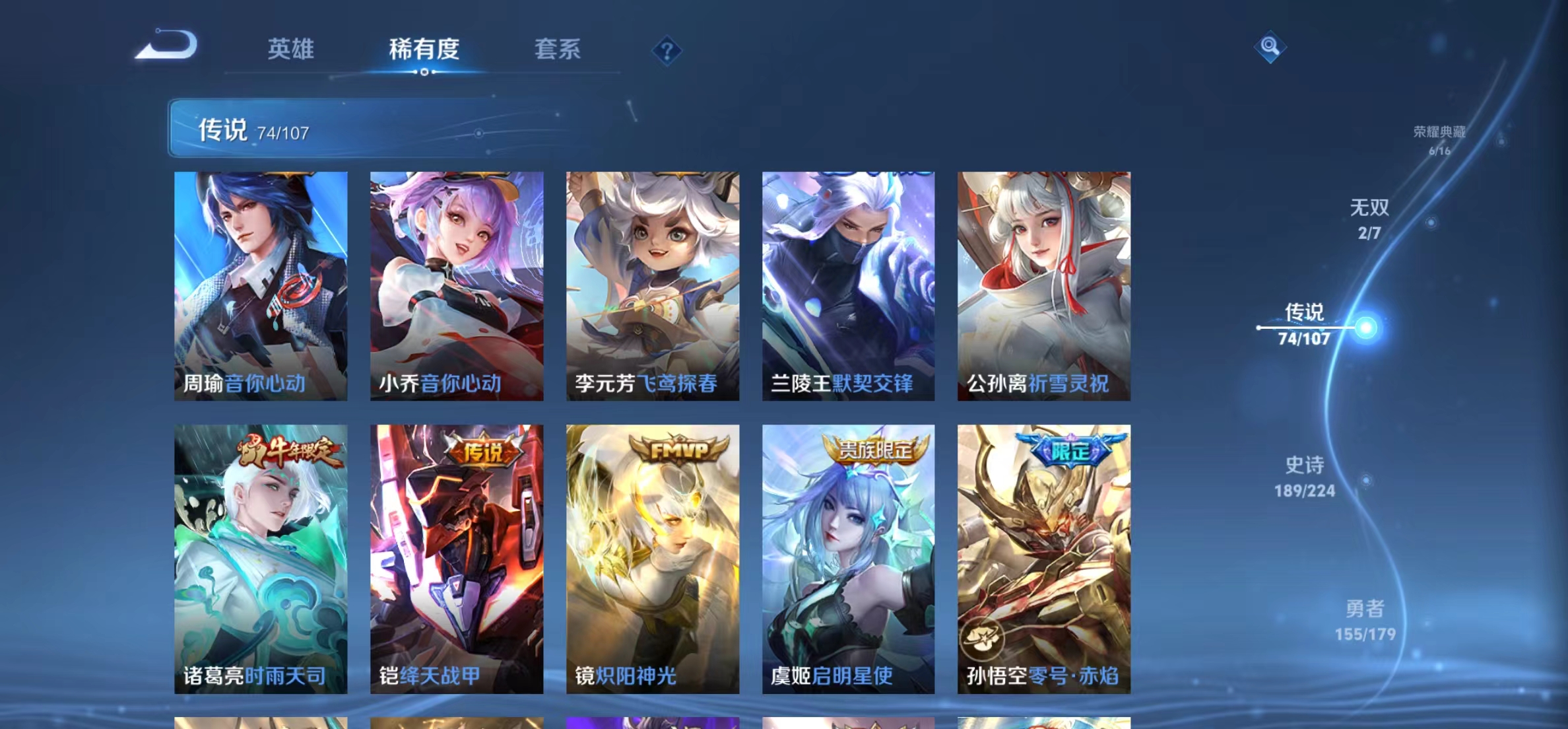
Task: Open the search magnifier icon
Action: pyautogui.click(x=1270, y=46)
